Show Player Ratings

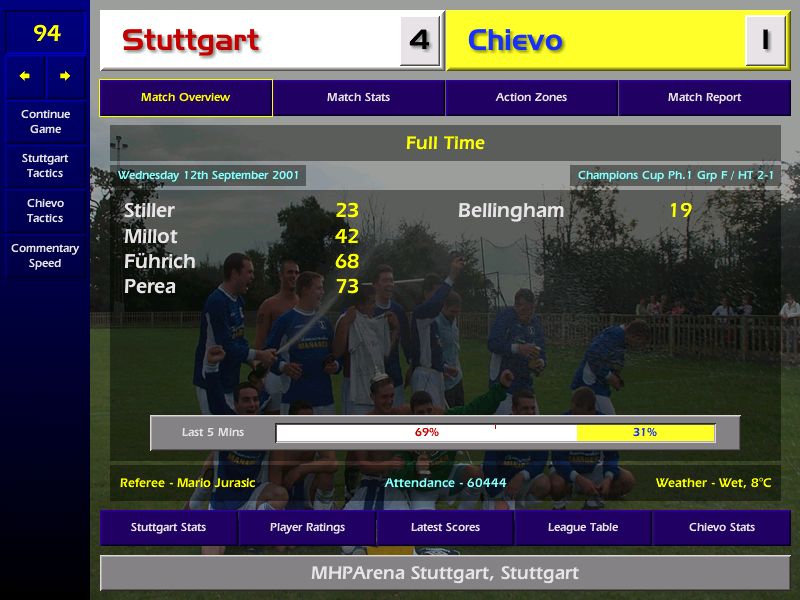(307, 527)
